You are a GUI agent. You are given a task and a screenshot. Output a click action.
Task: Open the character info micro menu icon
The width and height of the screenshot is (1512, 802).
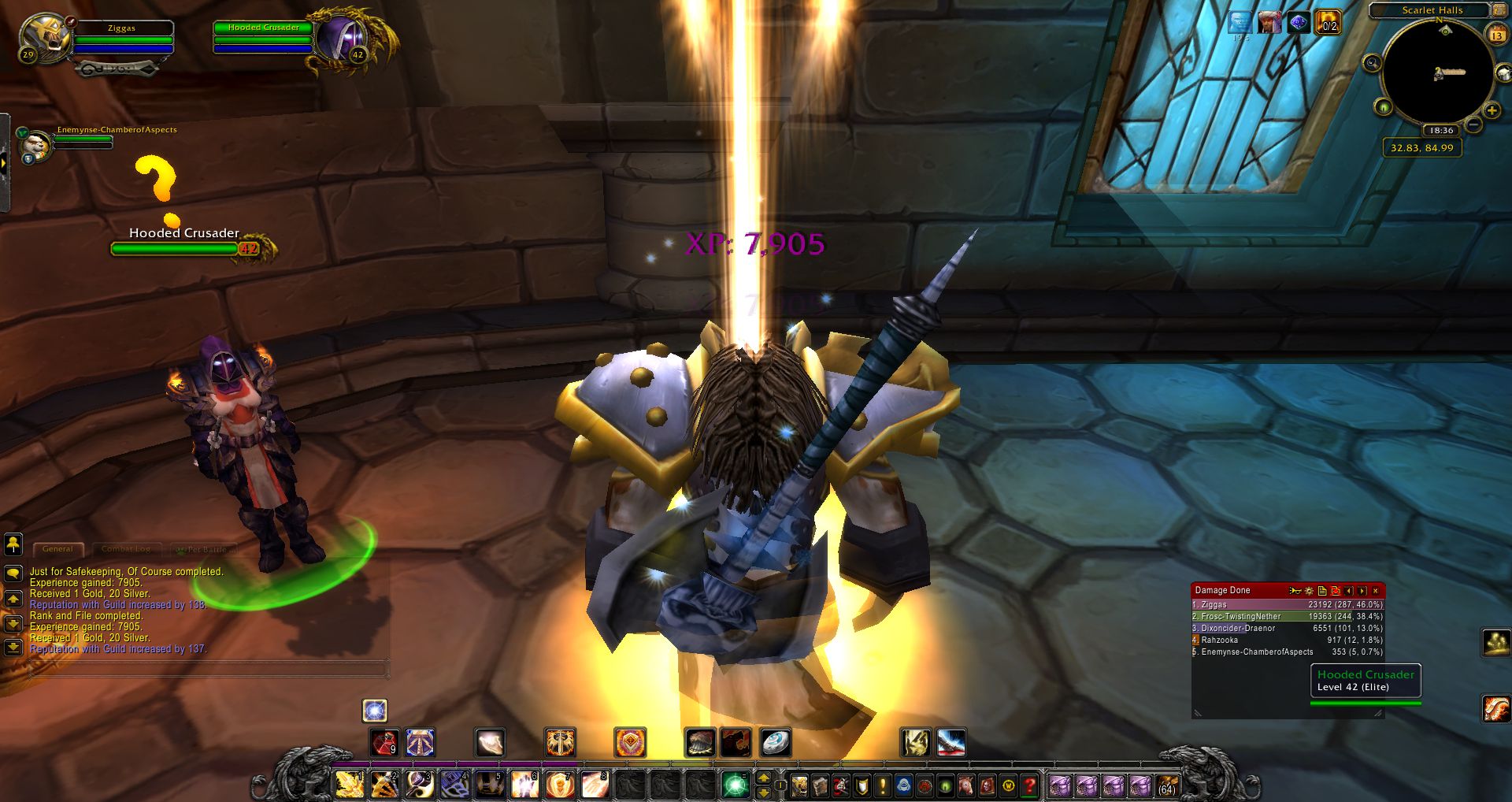point(798,785)
